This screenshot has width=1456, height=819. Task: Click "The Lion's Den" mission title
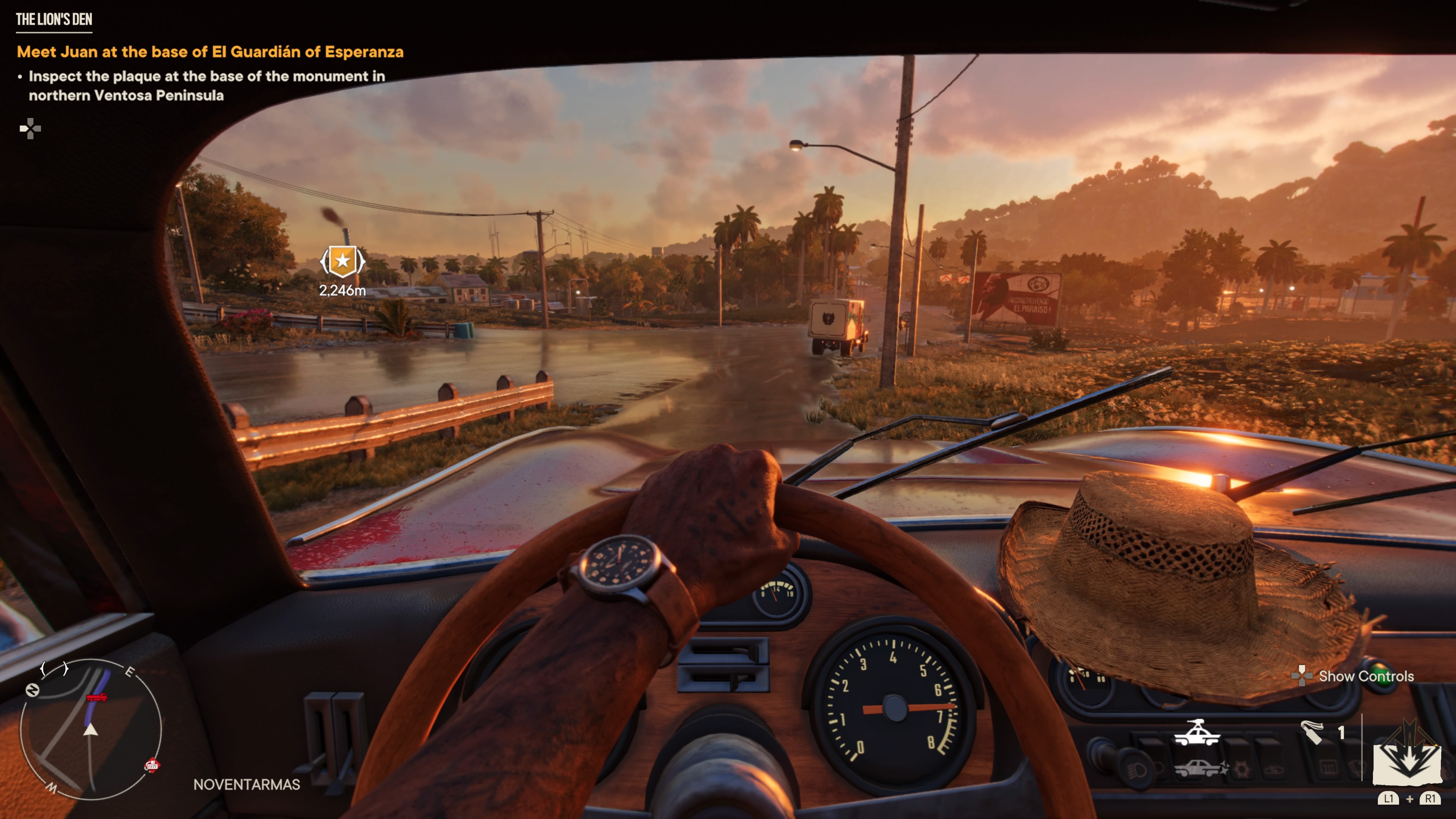point(54,20)
